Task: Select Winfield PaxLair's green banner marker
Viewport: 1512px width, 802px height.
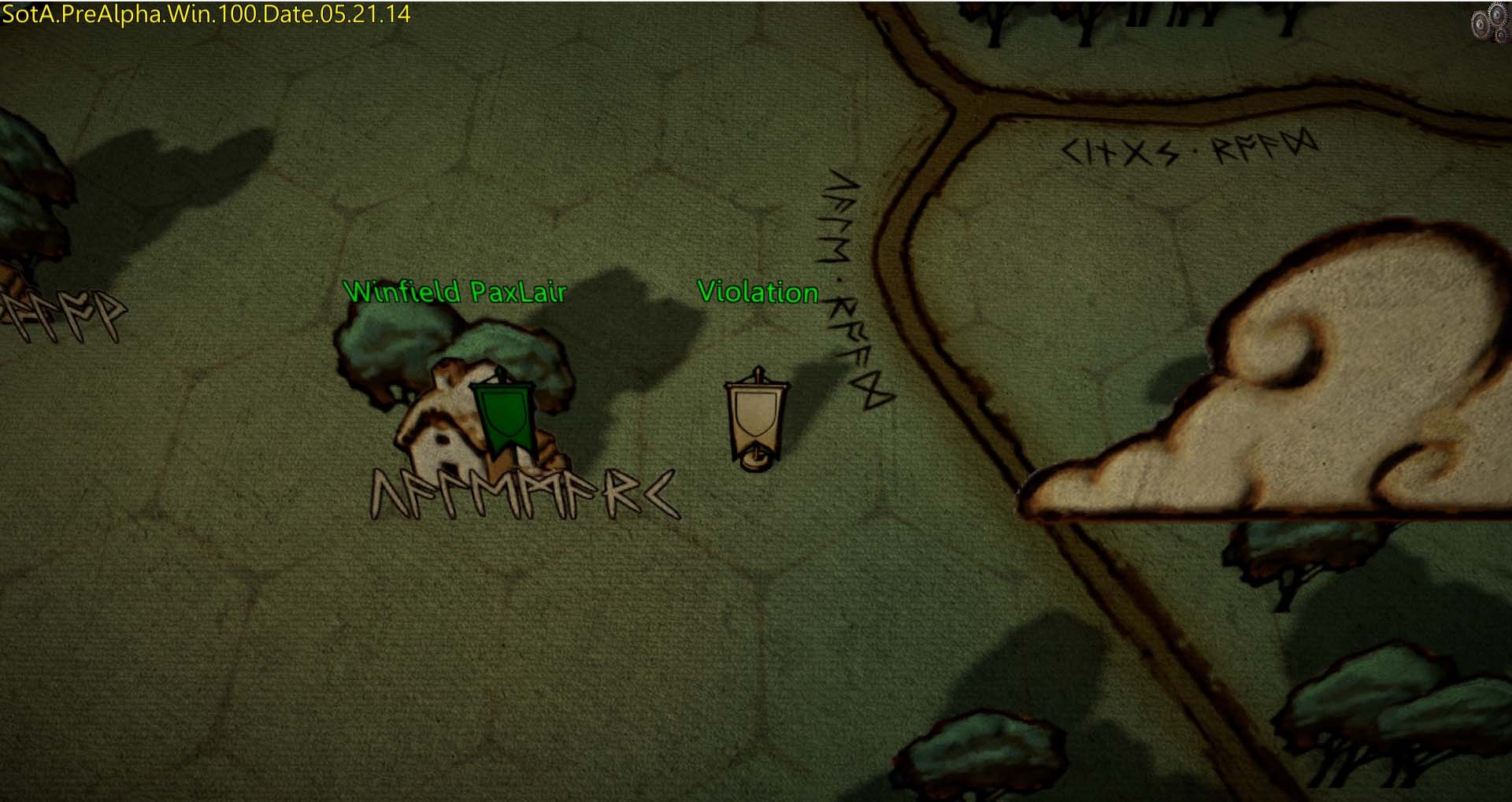Action: (x=502, y=415)
